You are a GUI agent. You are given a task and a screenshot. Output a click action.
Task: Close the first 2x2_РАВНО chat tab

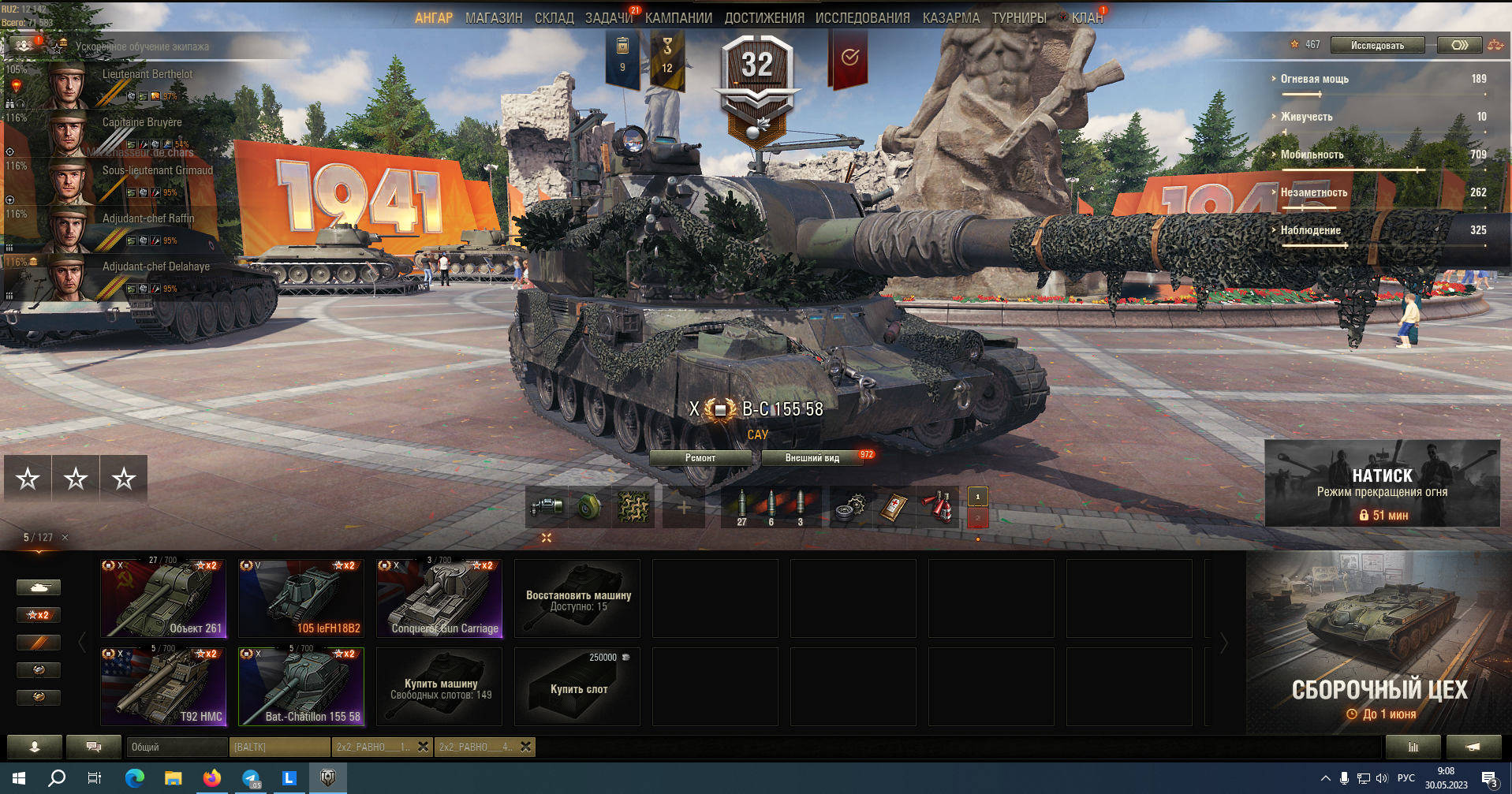(x=424, y=747)
